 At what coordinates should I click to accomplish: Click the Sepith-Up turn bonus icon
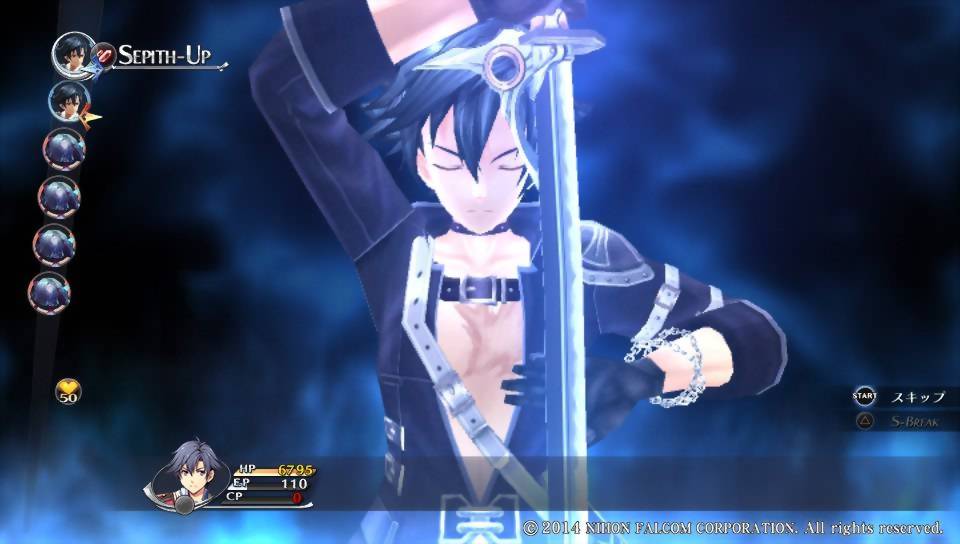point(103,54)
